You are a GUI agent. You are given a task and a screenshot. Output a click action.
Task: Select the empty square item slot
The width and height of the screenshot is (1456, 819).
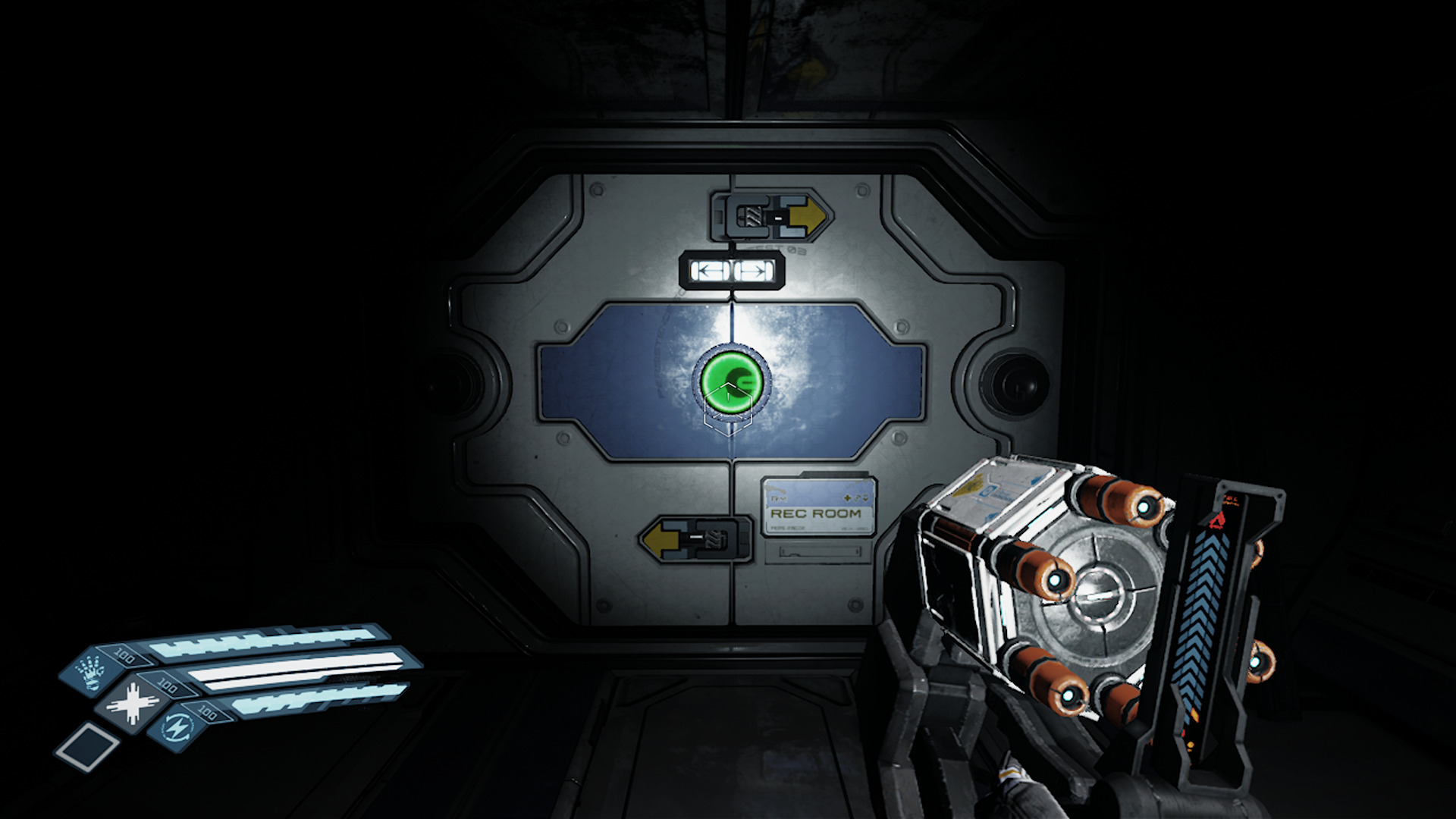point(87,745)
